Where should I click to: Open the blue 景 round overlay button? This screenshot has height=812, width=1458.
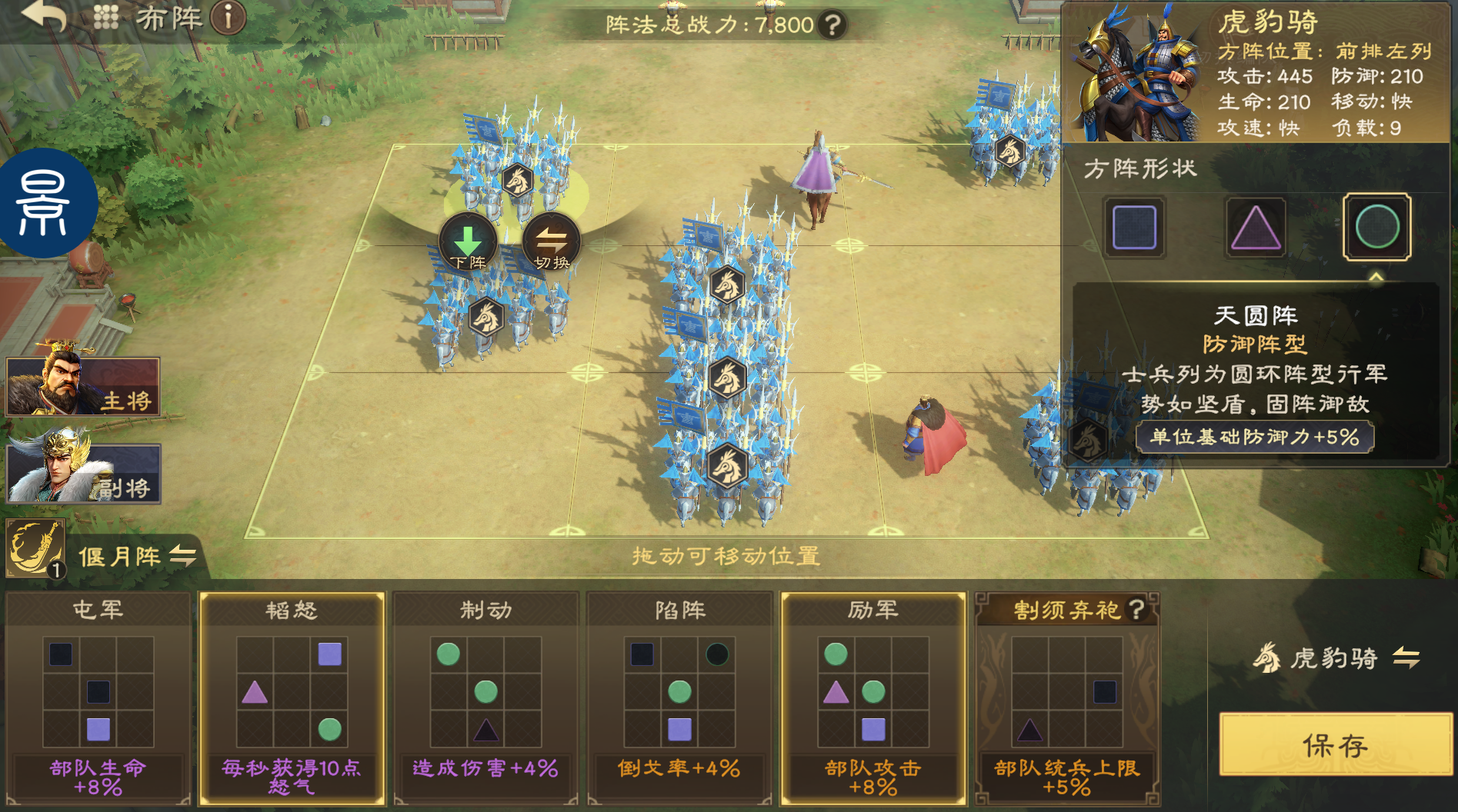(x=46, y=203)
